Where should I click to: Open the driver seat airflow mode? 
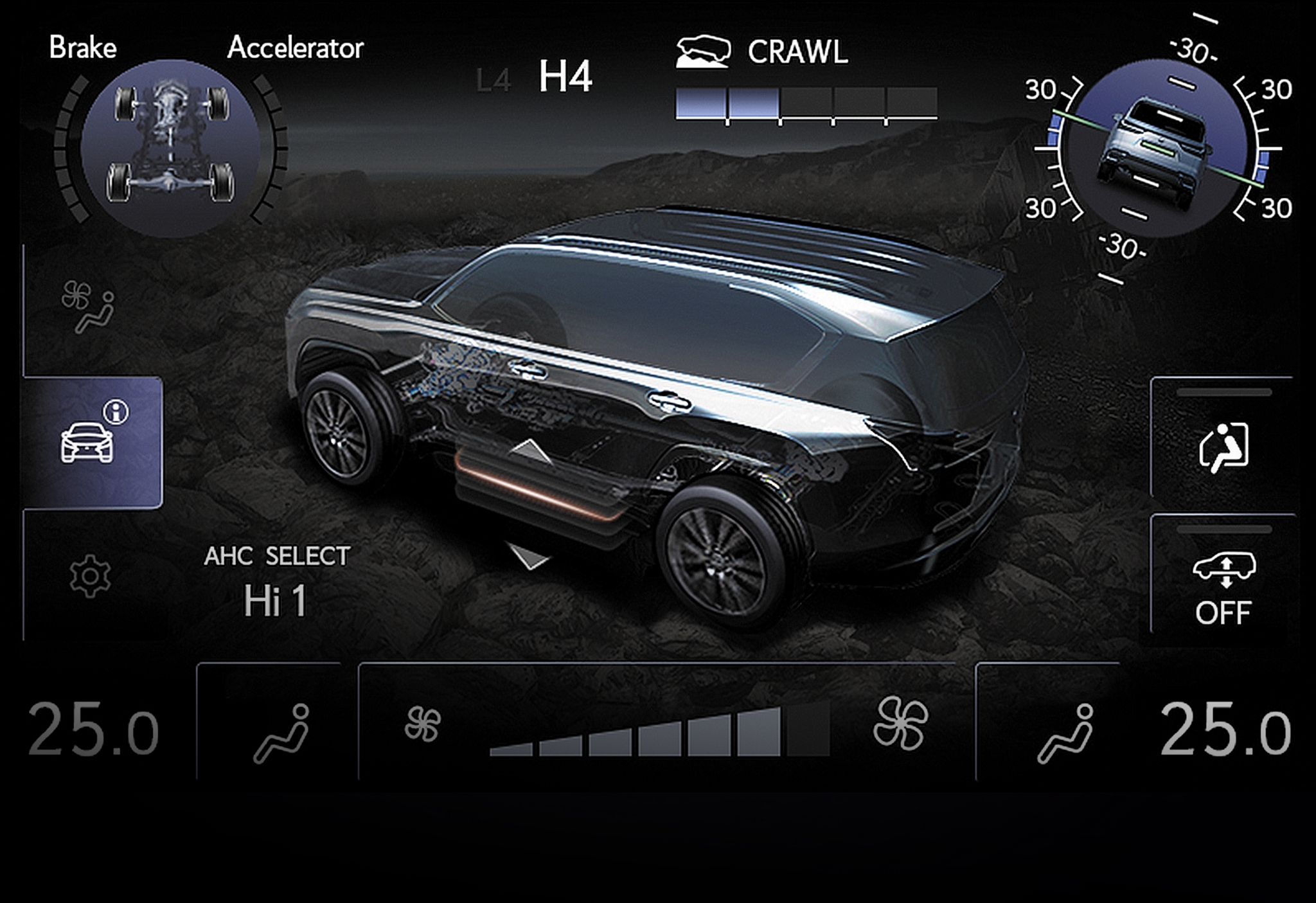point(281,733)
